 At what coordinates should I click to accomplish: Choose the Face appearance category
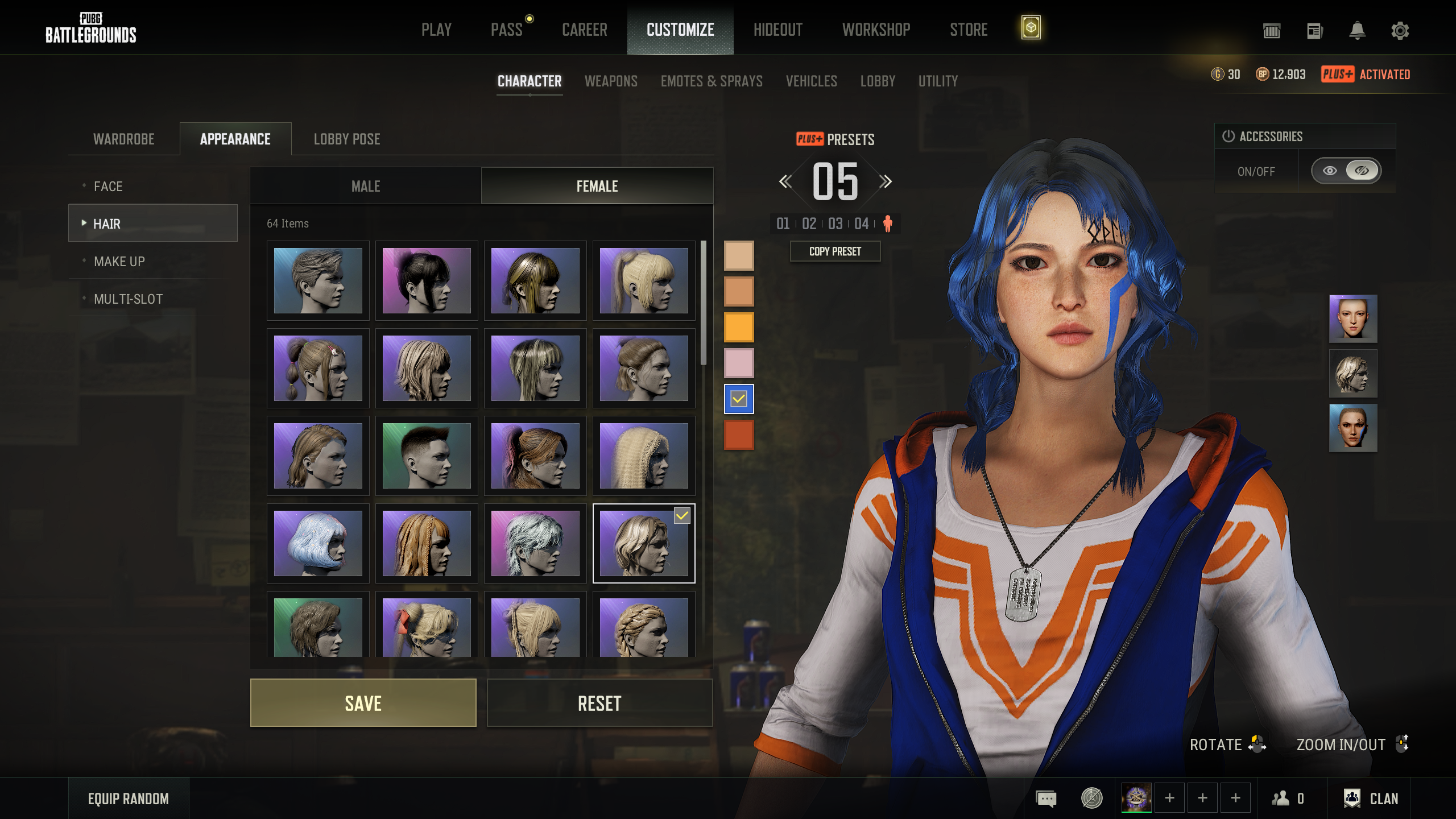click(108, 187)
